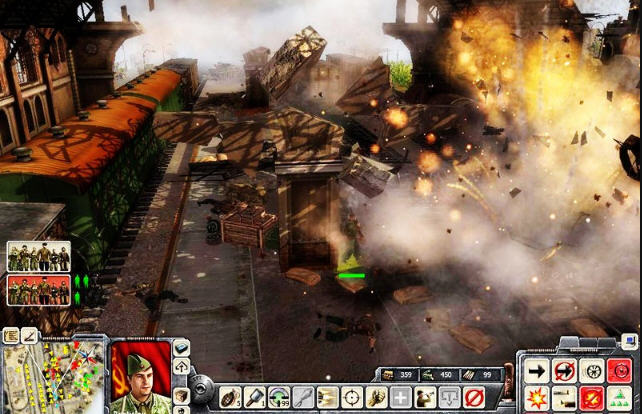Click the red cancel circle command
Screen dimensions: 642x414
coord(473,397)
